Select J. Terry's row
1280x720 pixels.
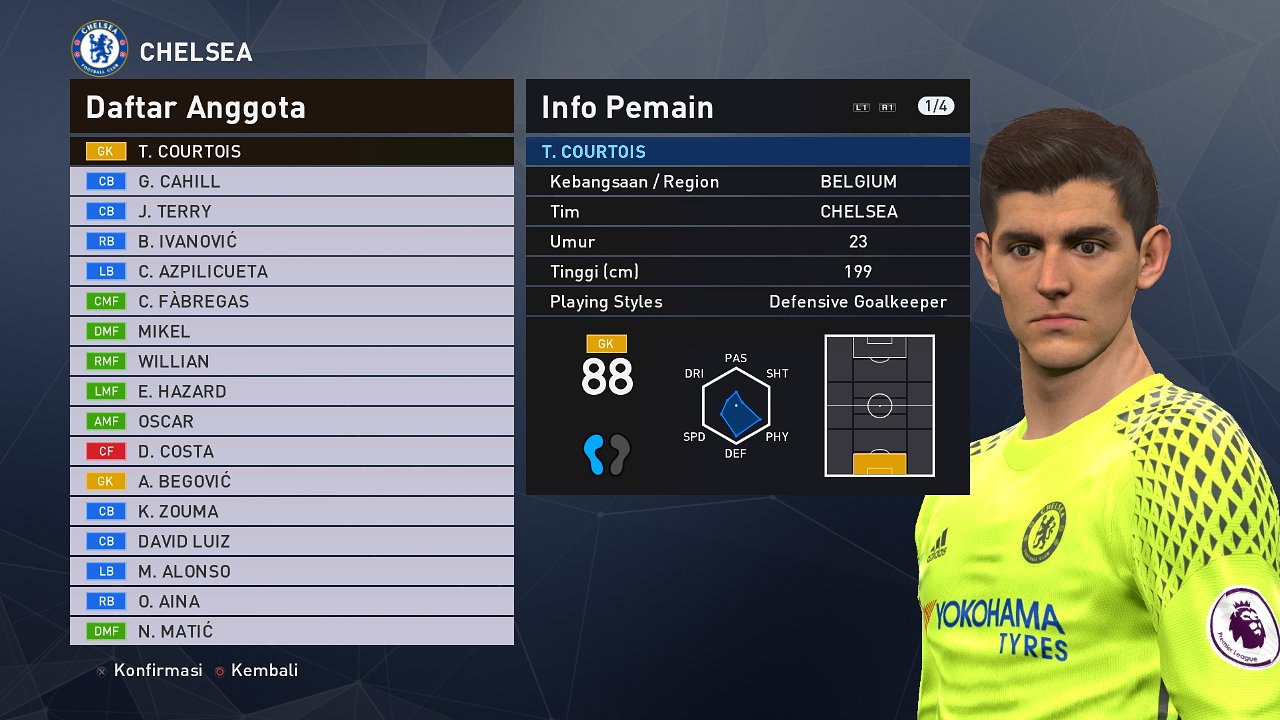coord(291,212)
